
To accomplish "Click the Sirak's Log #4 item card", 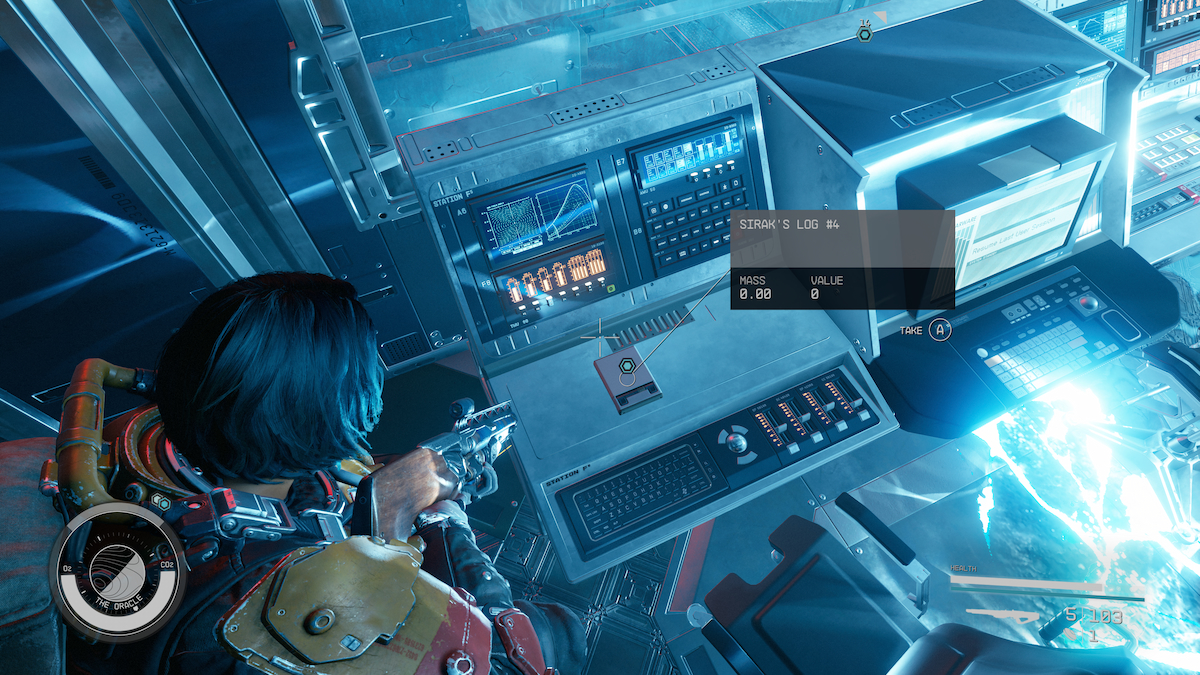I will pyautogui.click(x=842, y=259).
